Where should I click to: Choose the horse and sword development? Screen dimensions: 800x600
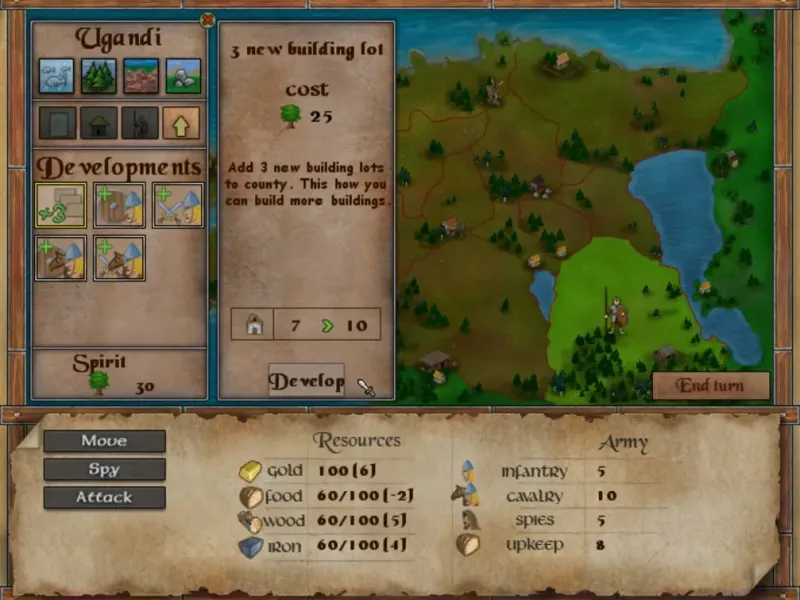coord(119,257)
